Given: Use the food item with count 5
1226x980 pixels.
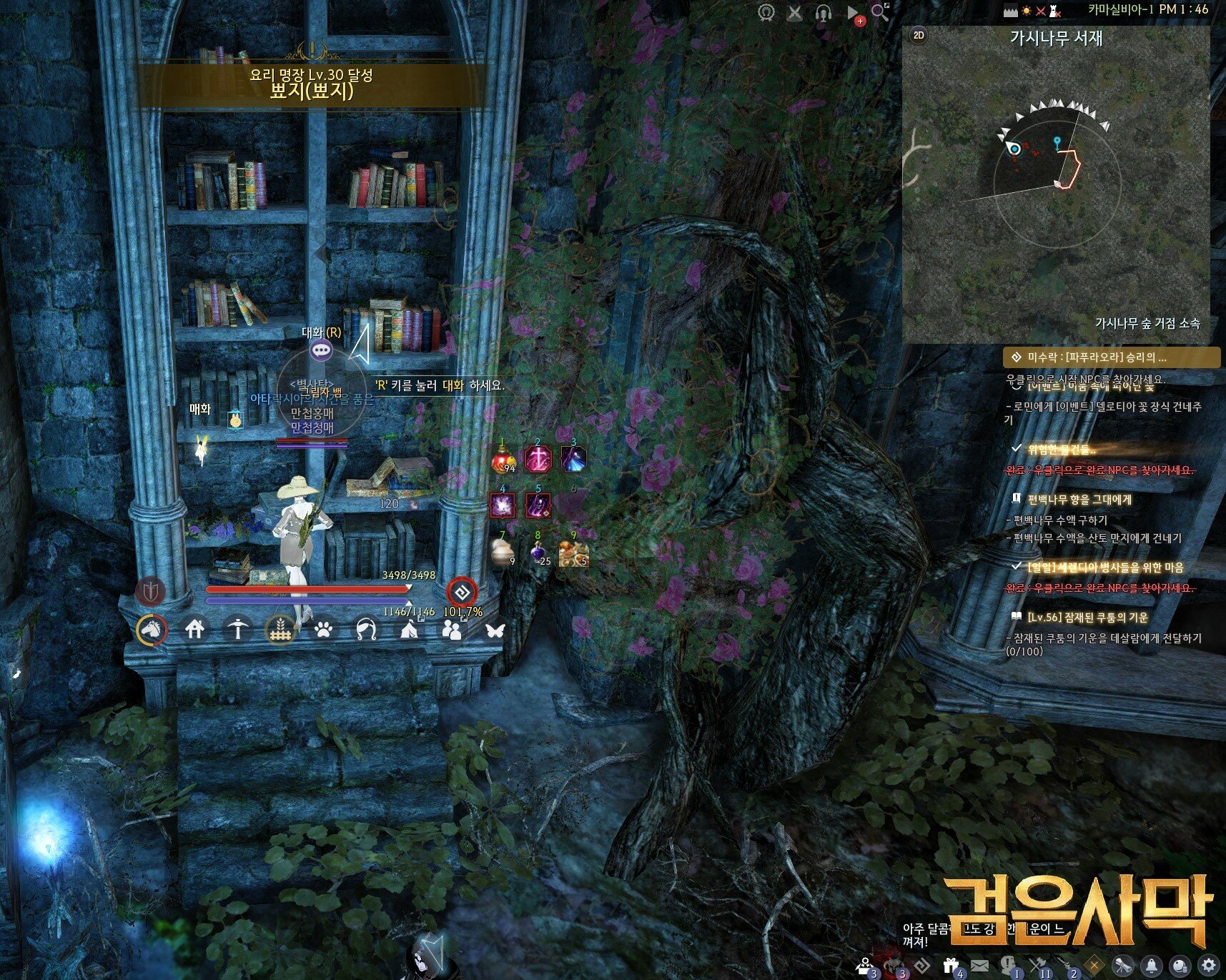Looking at the screenshot, I should click(x=573, y=552).
